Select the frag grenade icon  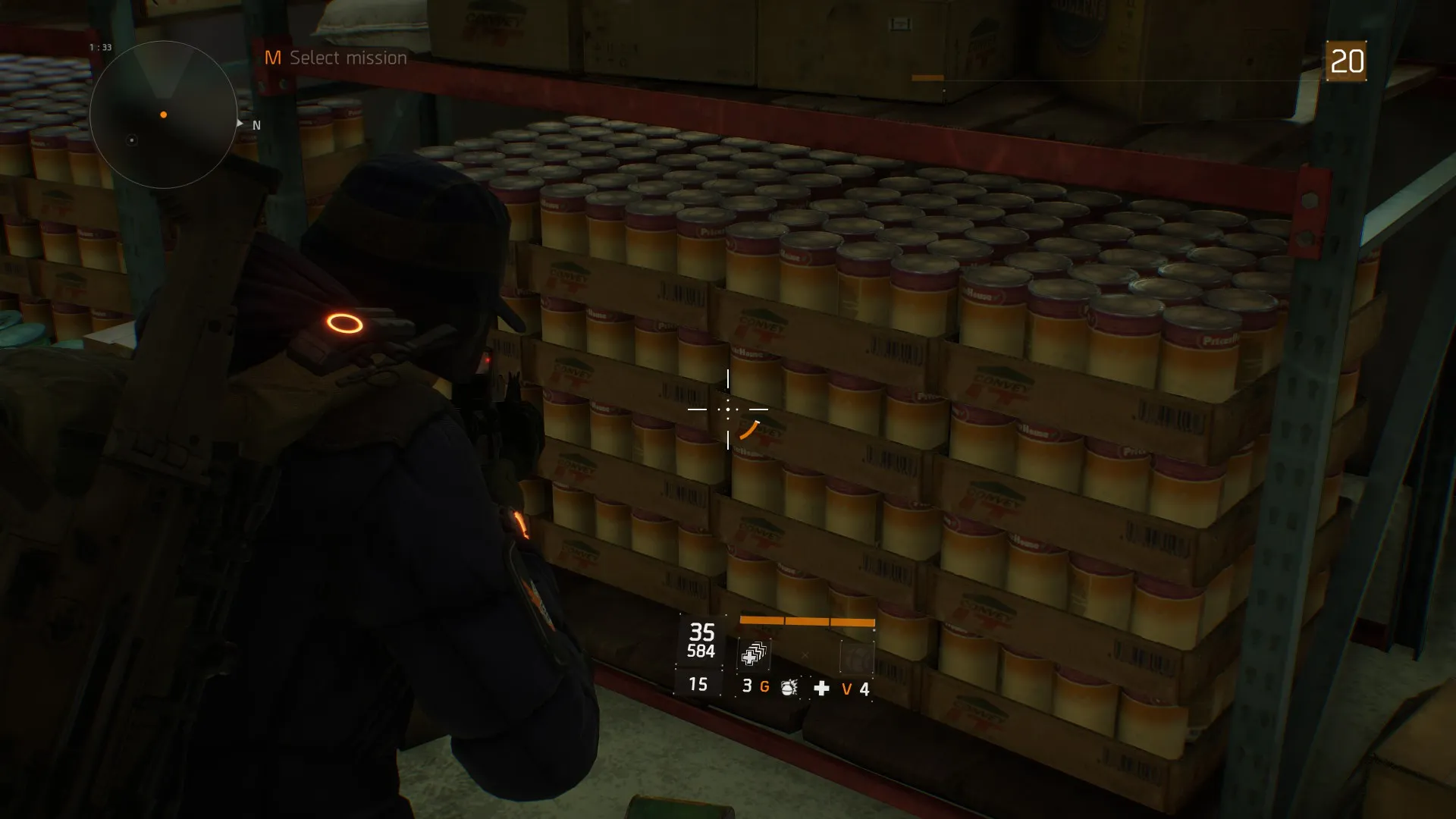pos(789,687)
